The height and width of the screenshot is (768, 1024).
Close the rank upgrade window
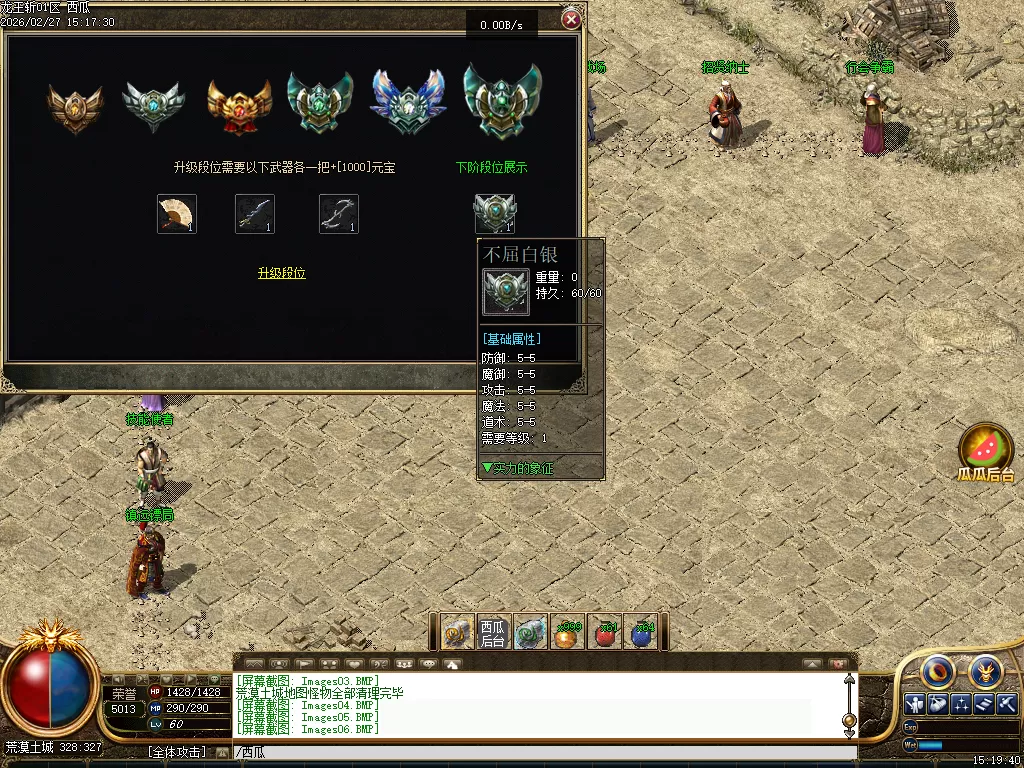[571, 19]
